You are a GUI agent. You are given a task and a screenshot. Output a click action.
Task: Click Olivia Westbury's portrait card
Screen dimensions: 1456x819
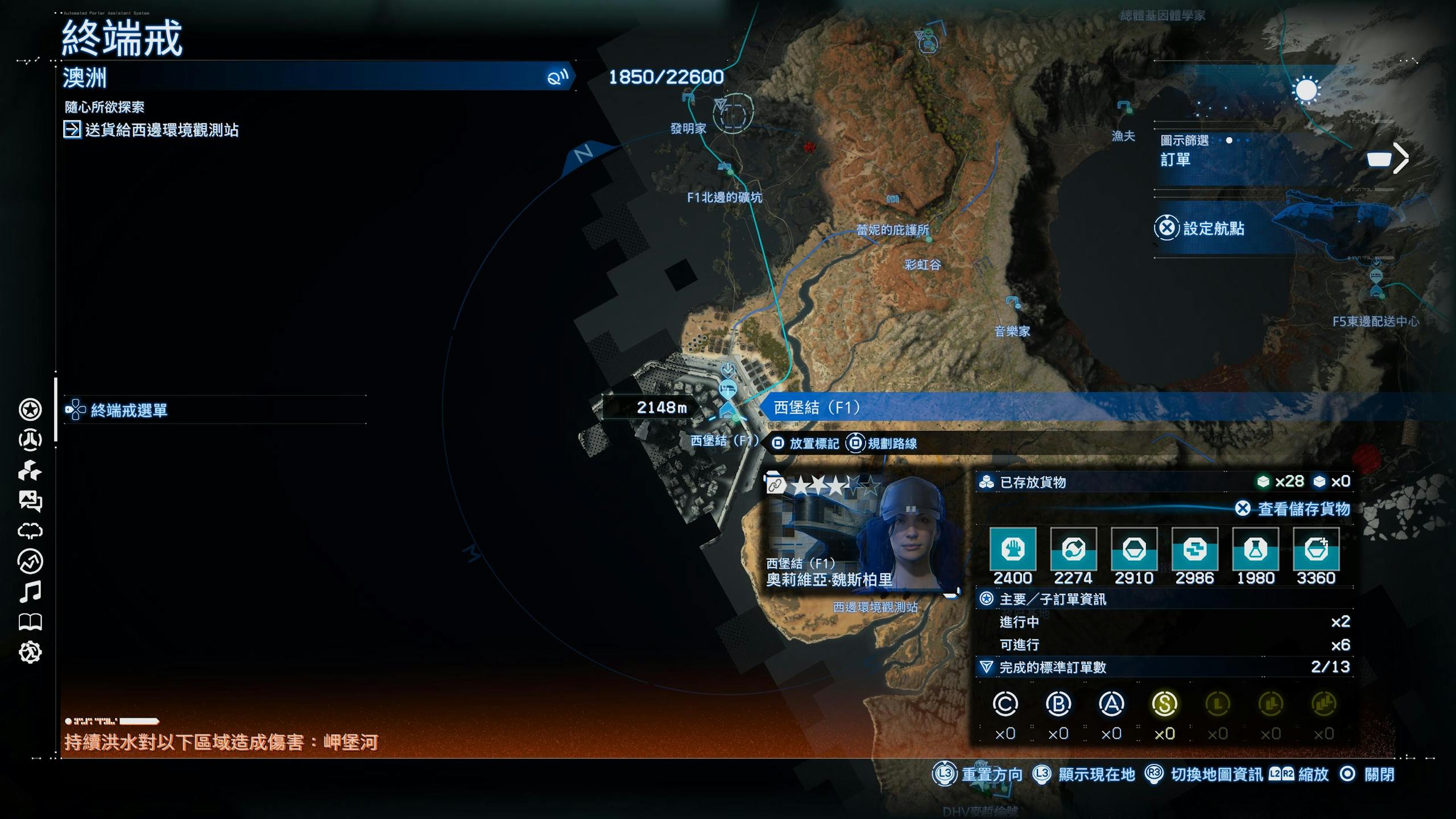pyautogui.click(x=861, y=533)
